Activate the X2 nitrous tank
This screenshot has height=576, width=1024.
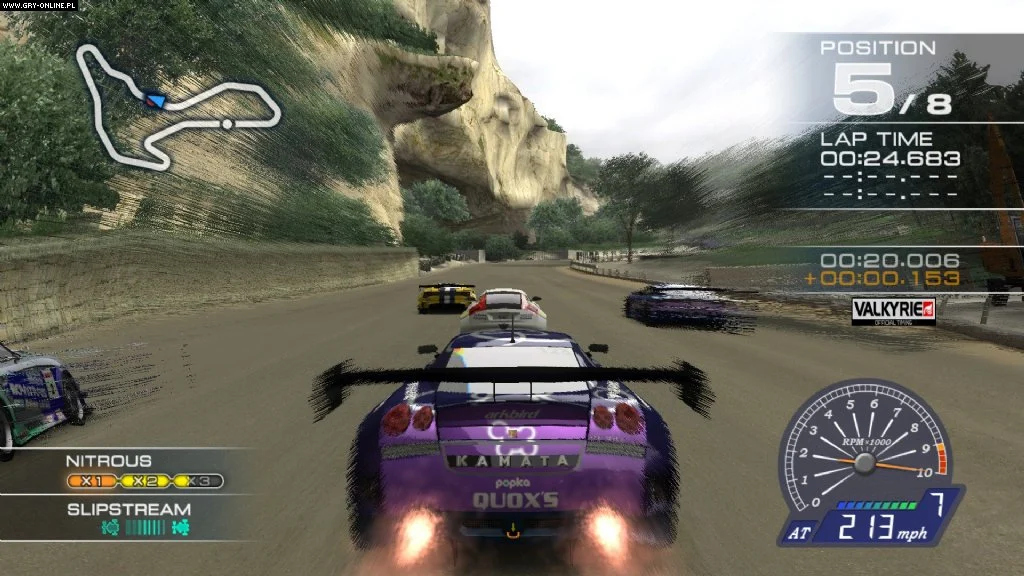click(145, 481)
